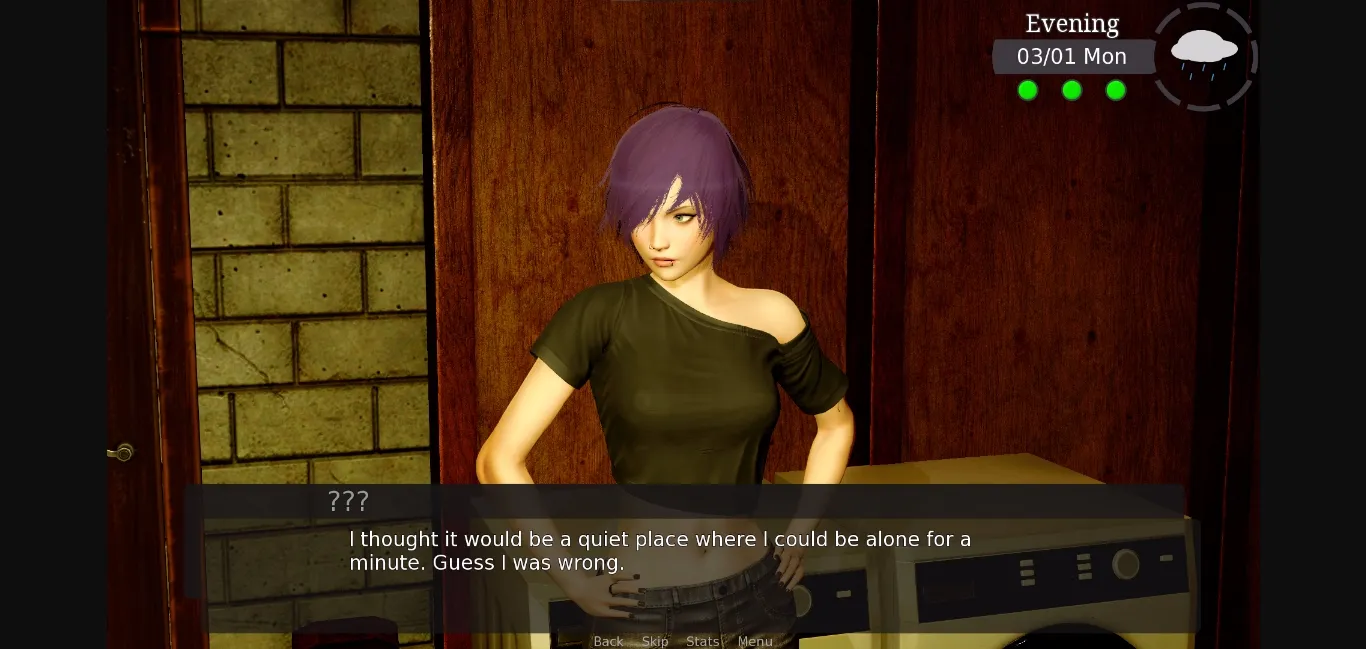
Task: Skip ahead through the dialogue
Action: pos(655,641)
